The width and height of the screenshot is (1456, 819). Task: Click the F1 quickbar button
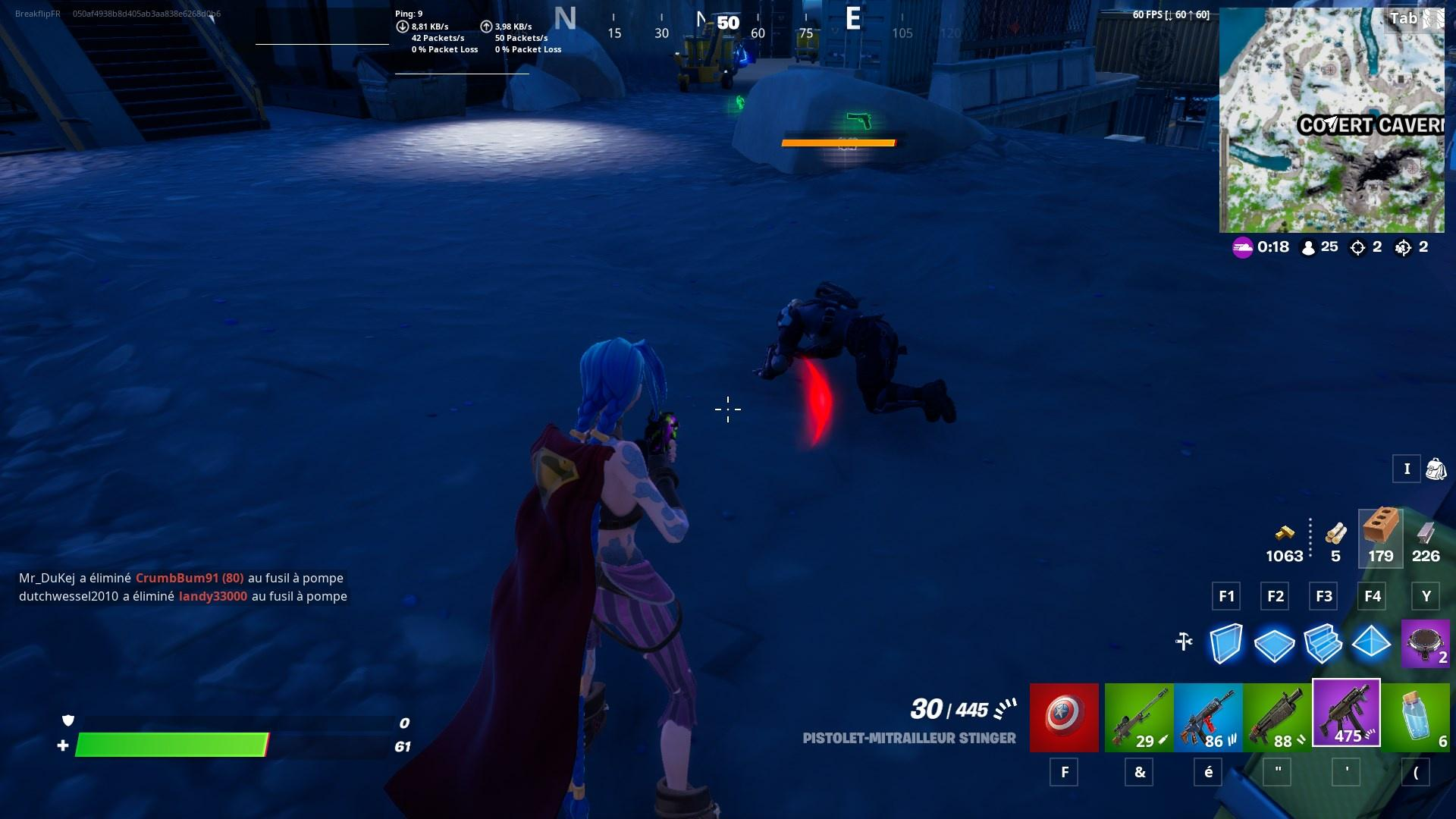point(1226,597)
